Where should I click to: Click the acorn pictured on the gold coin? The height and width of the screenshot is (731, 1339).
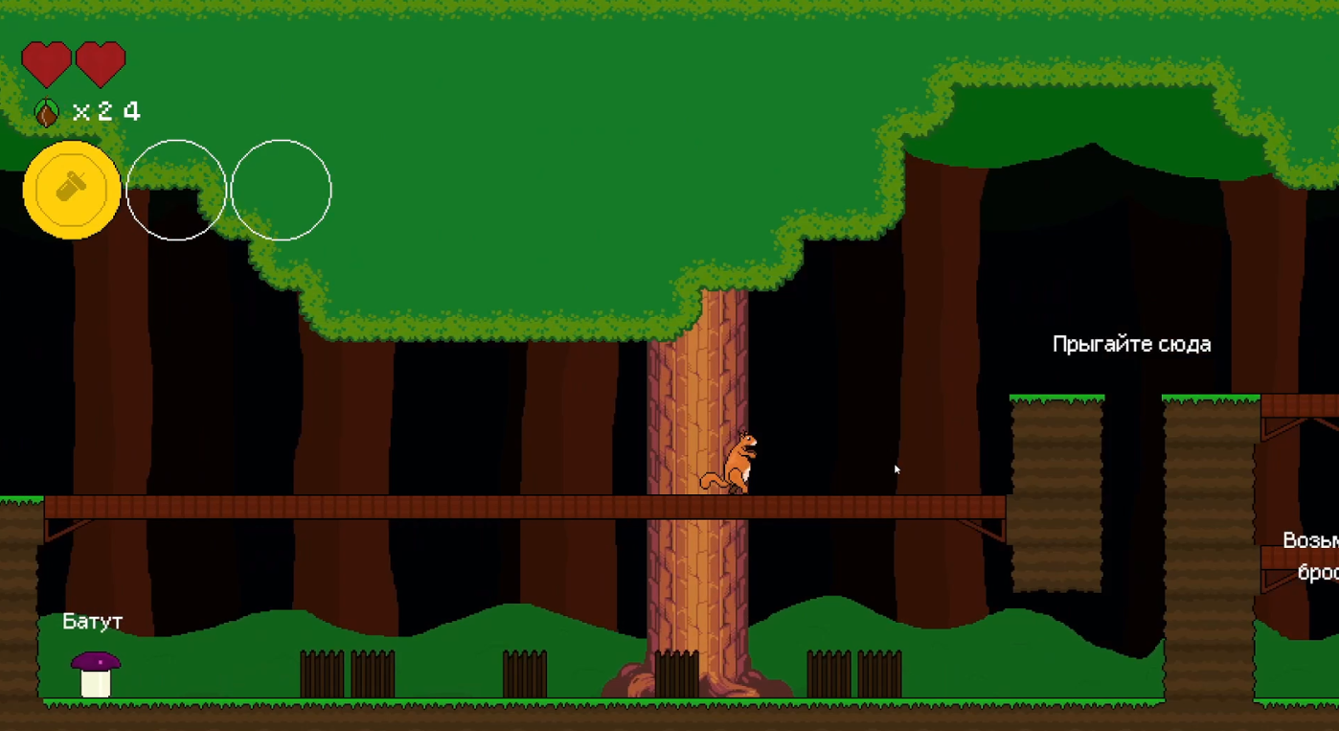pos(70,186)
